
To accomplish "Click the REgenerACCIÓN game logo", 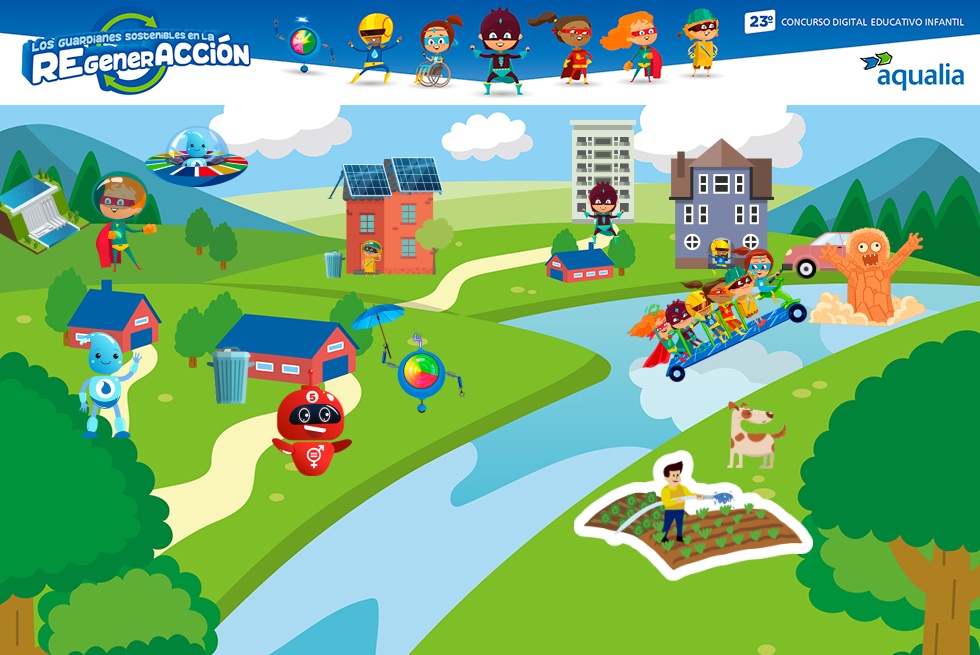I will pyautogui.click(x=136, y=53).
